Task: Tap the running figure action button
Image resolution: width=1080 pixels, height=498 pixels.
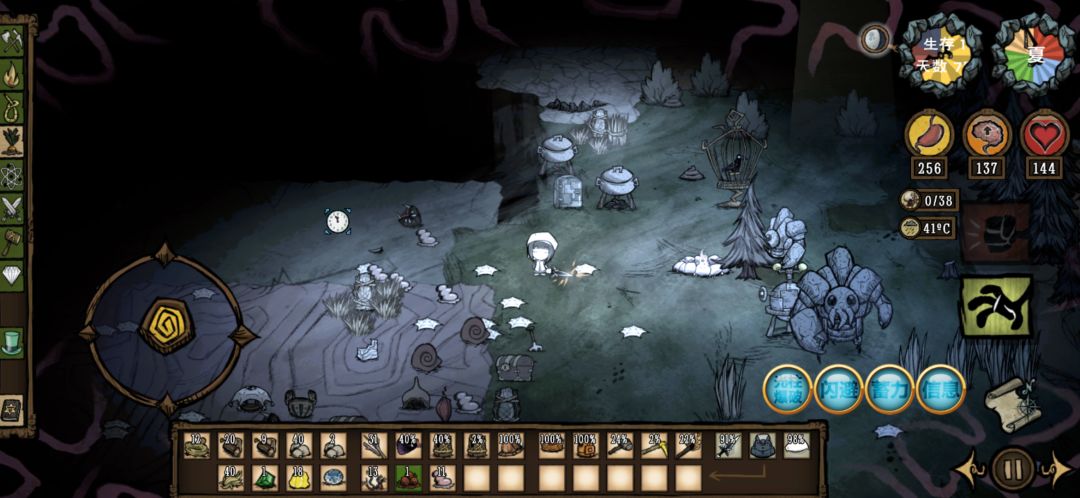Action: pyautogui.click(x=996, y=305)
